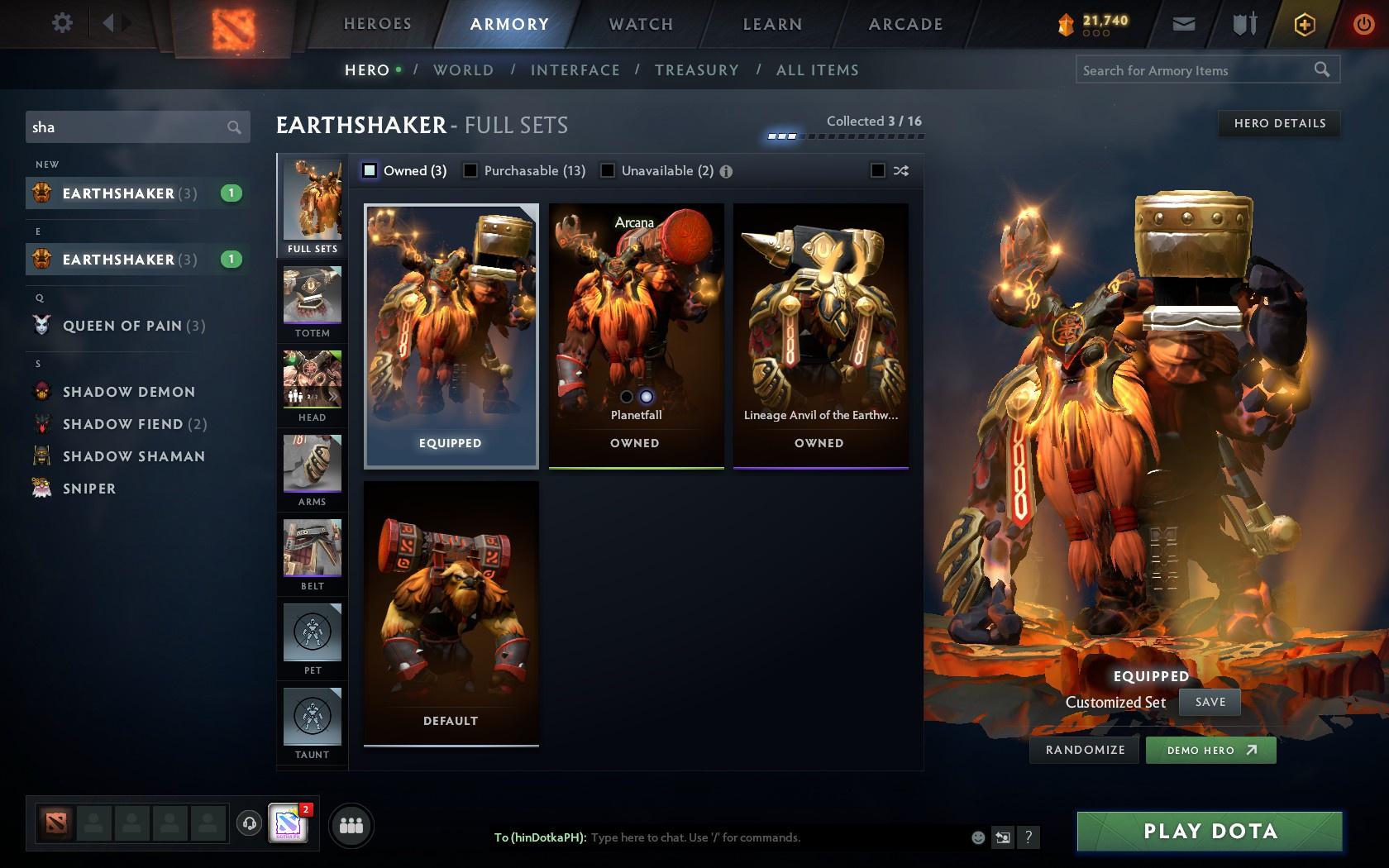This screenshot has width=1389, height=868.
Task: Uncheck the Owned (3) filter
Action: (x=368, y=170)
